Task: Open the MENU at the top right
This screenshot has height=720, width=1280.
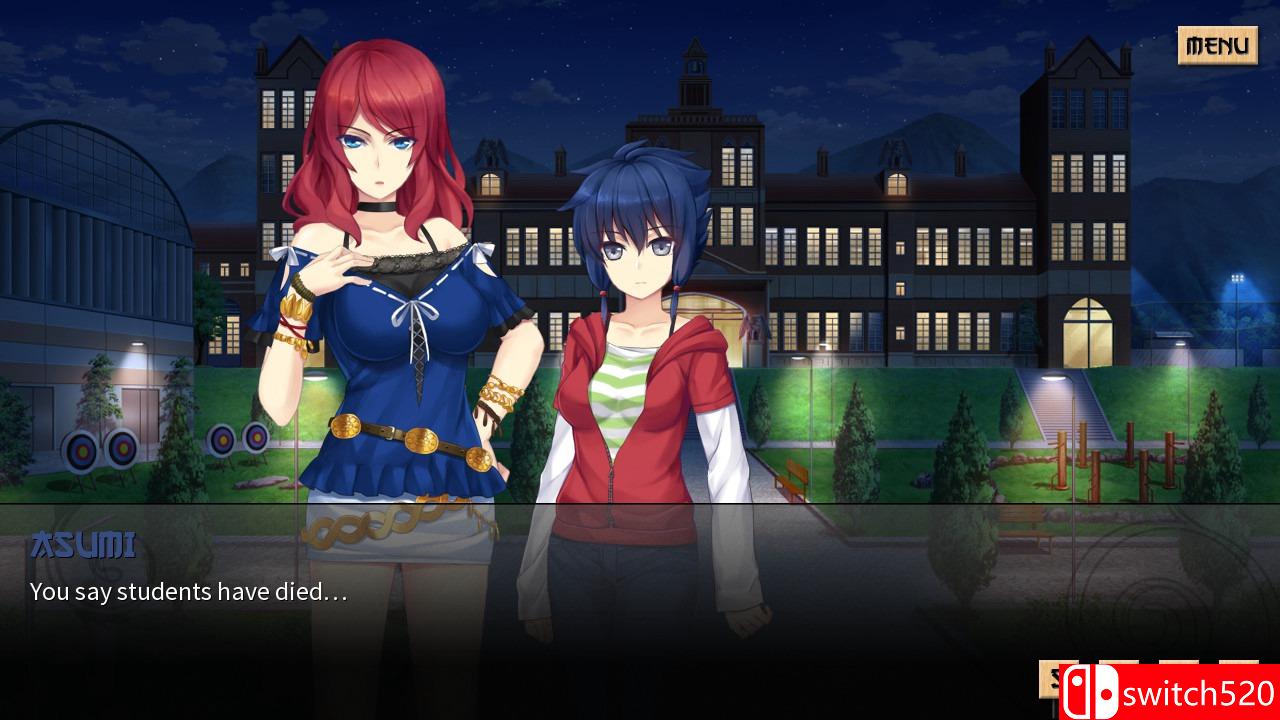Action: click(1216, 45)
